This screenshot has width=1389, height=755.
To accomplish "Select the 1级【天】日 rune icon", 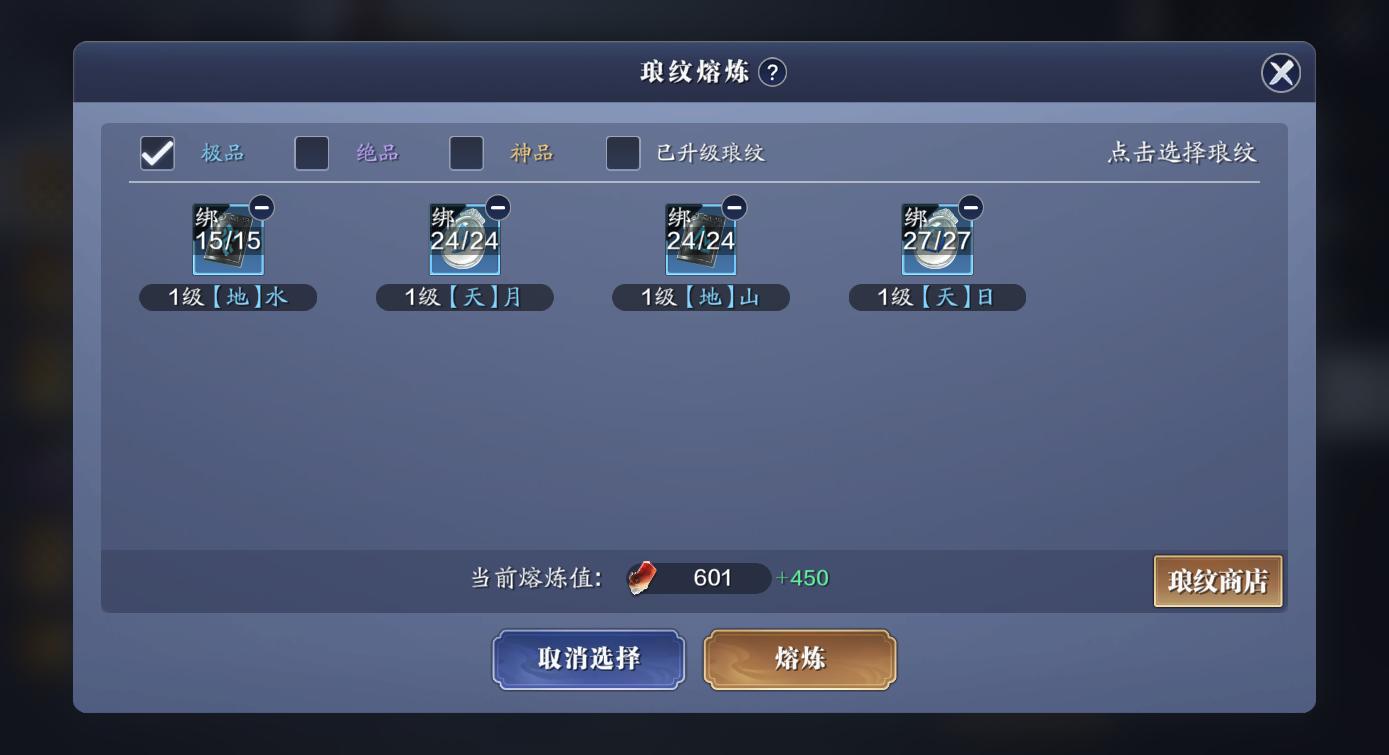I will coord(937,240).
